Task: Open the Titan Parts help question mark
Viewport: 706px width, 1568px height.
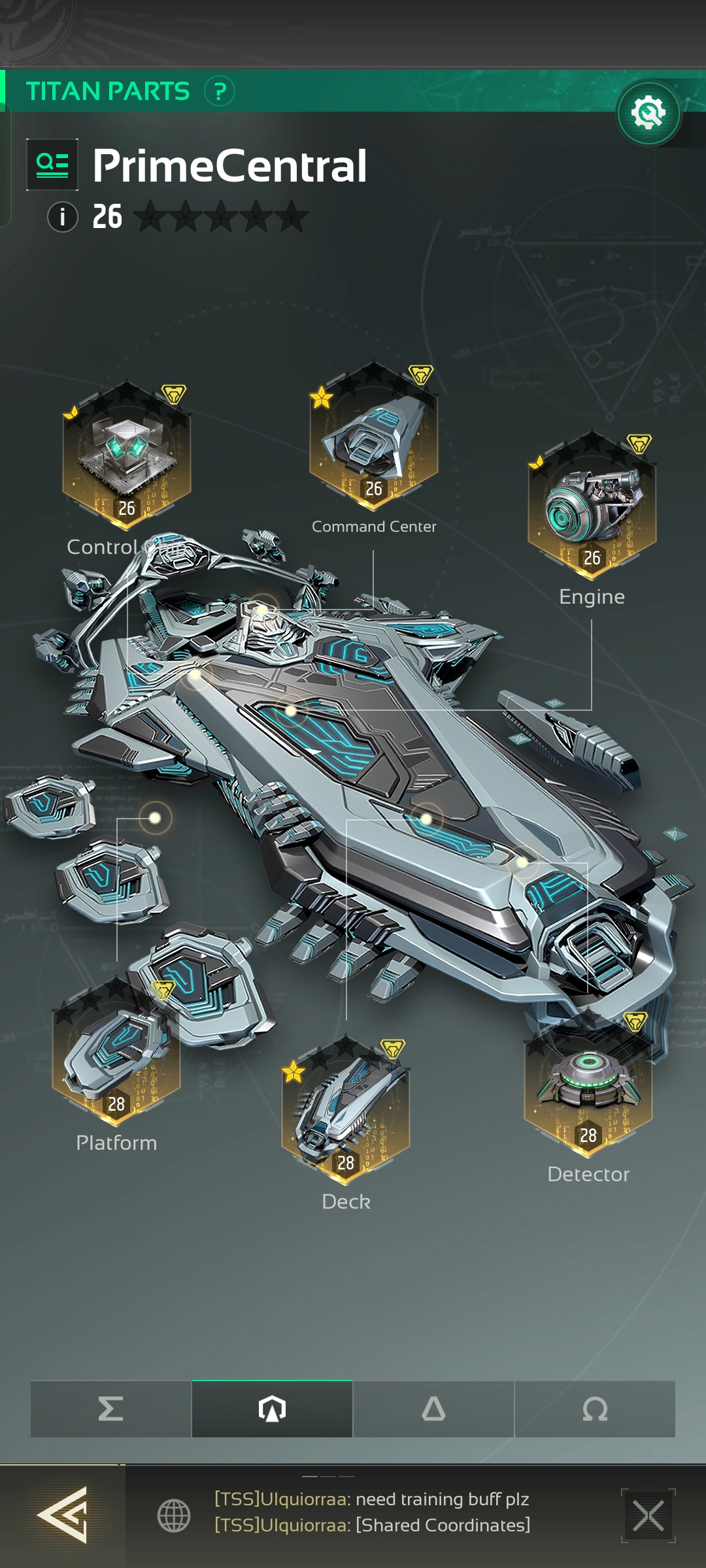Action: 220,91
